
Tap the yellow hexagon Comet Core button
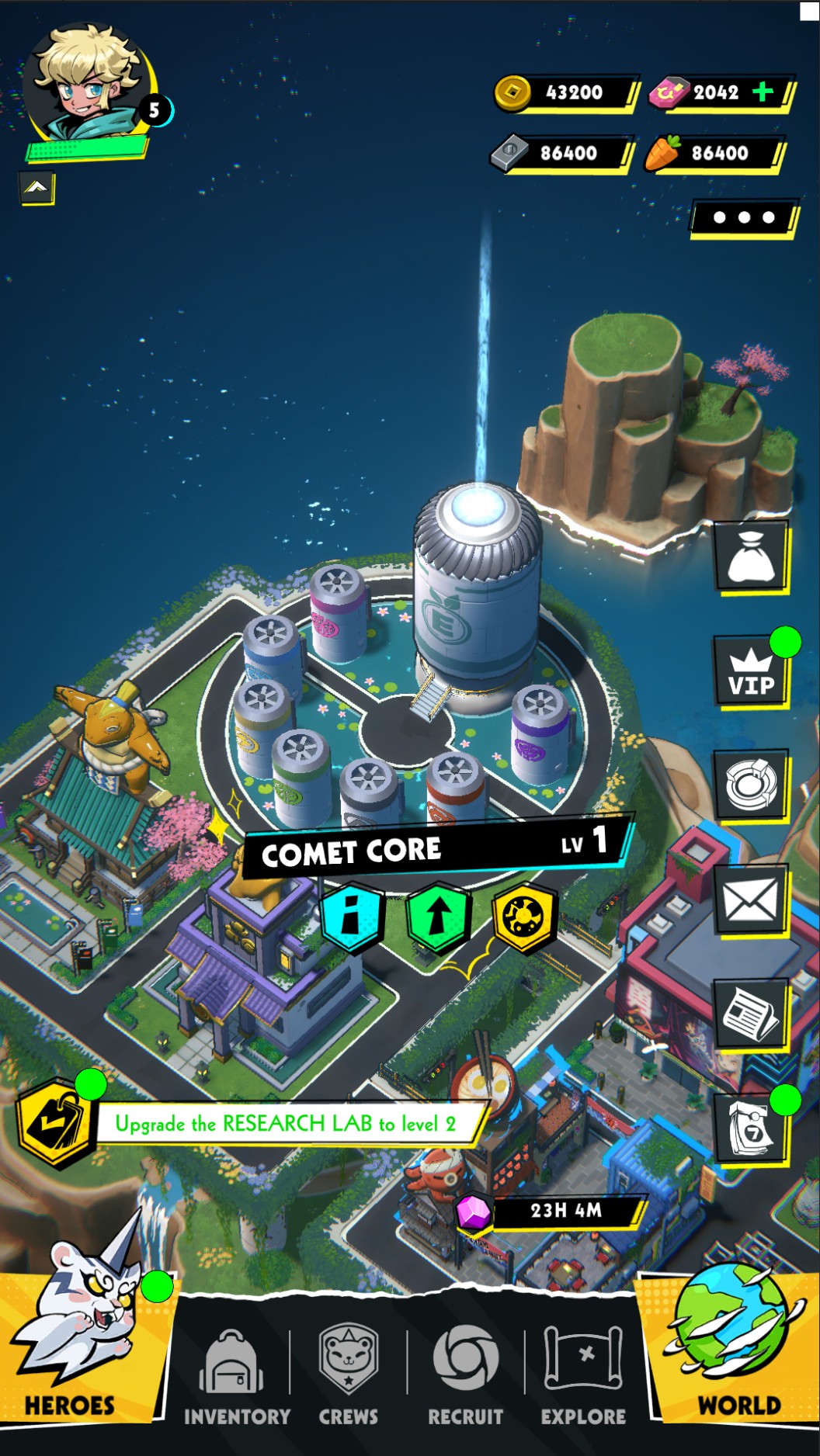pos(526,917)
